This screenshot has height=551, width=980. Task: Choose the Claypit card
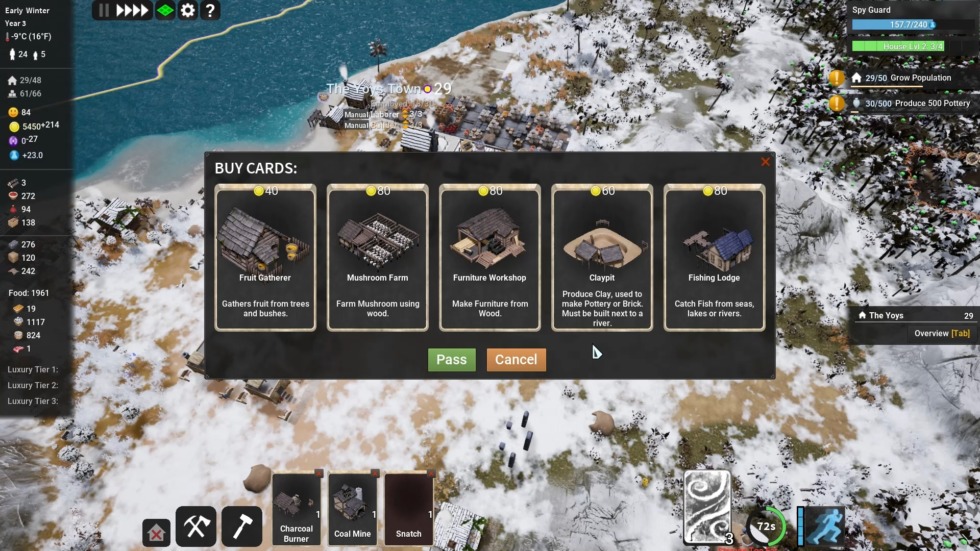point(602,257)
